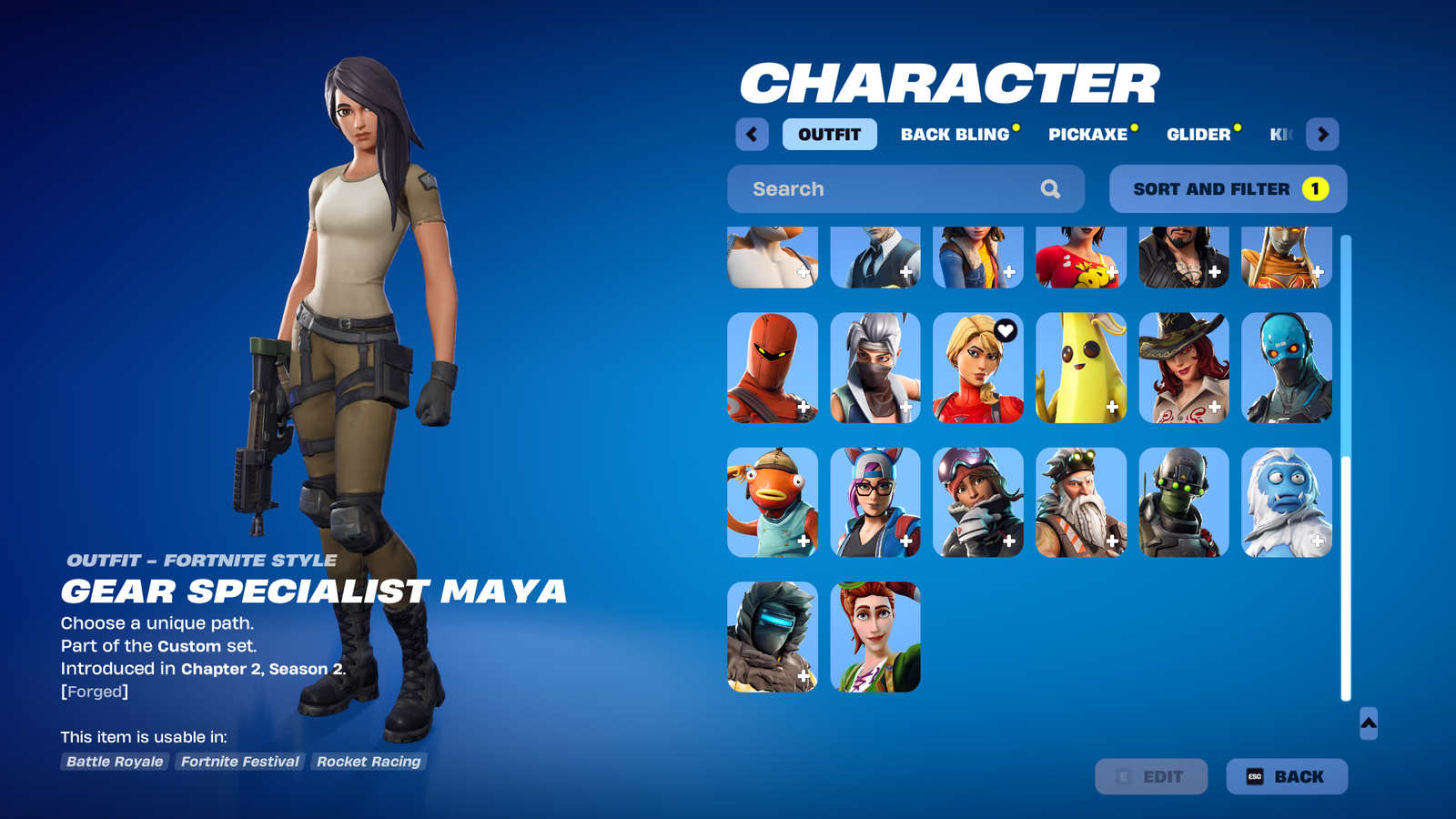This screenshot has height=819, width=1456.
Task: Open Sort and Filter options
Action: point(1228,189)
